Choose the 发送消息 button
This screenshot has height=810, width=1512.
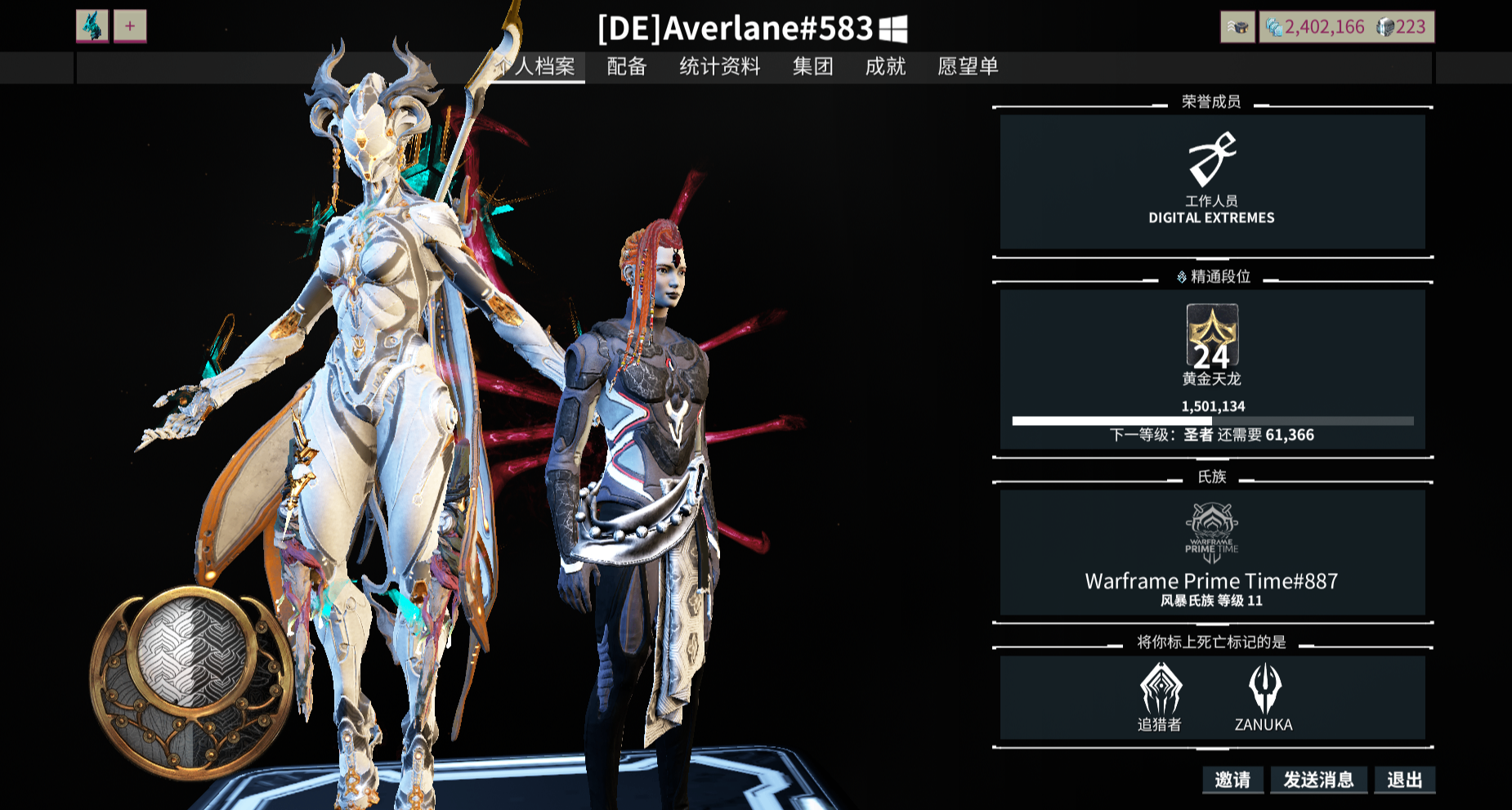point(1318,780)
